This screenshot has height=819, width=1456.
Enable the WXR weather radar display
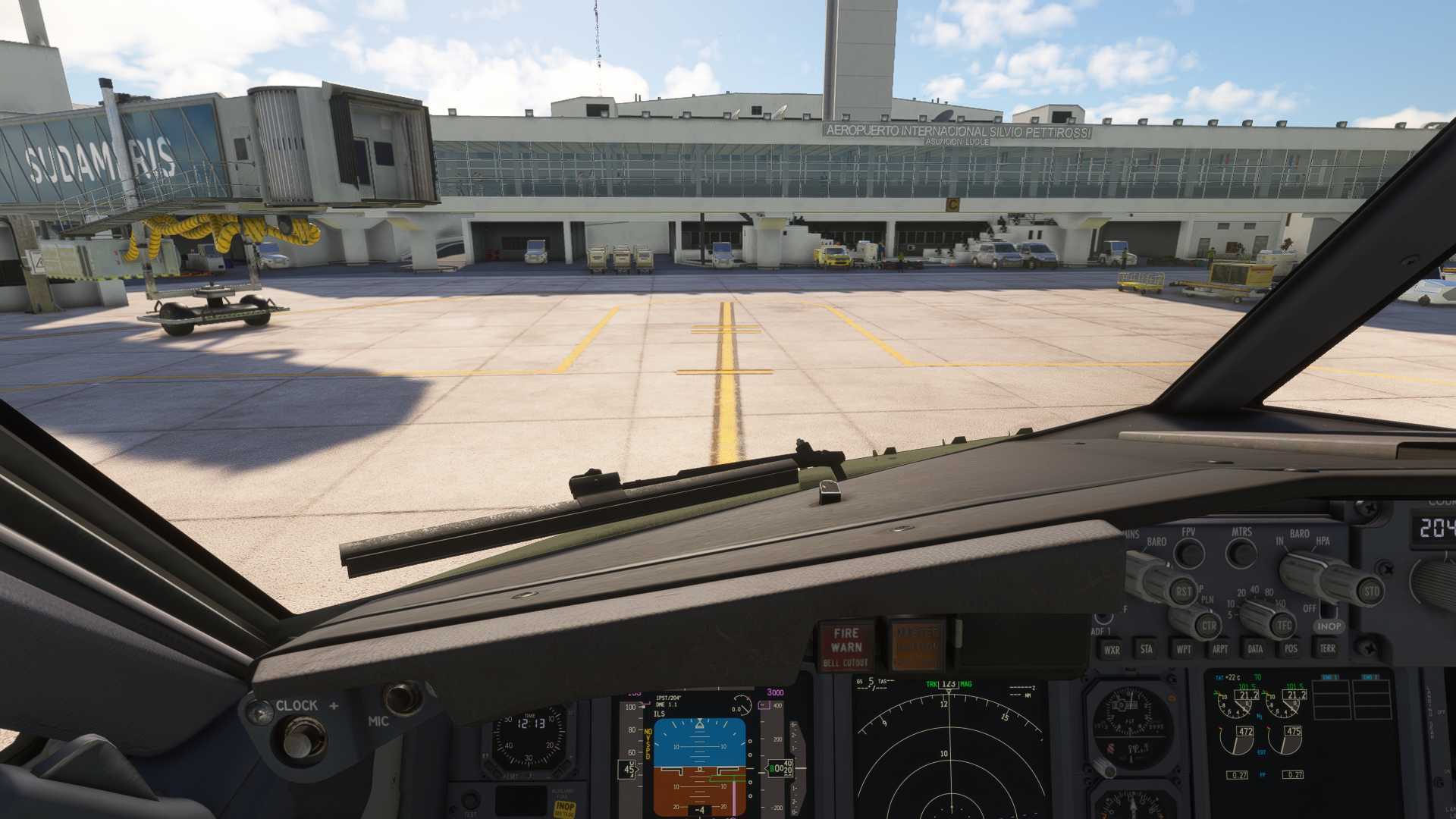[1112, 650]
